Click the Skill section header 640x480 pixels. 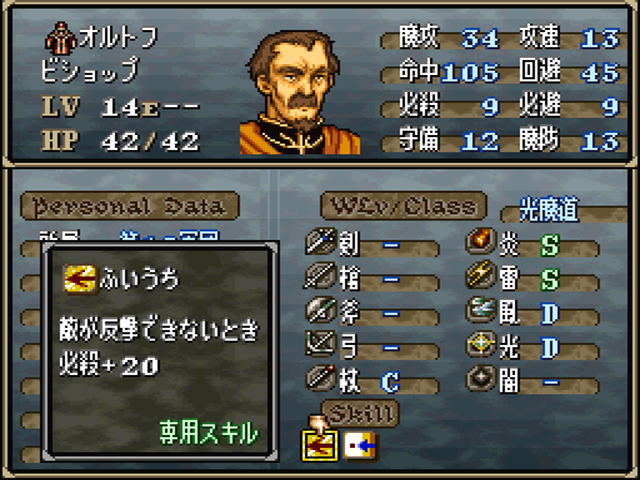358,412
